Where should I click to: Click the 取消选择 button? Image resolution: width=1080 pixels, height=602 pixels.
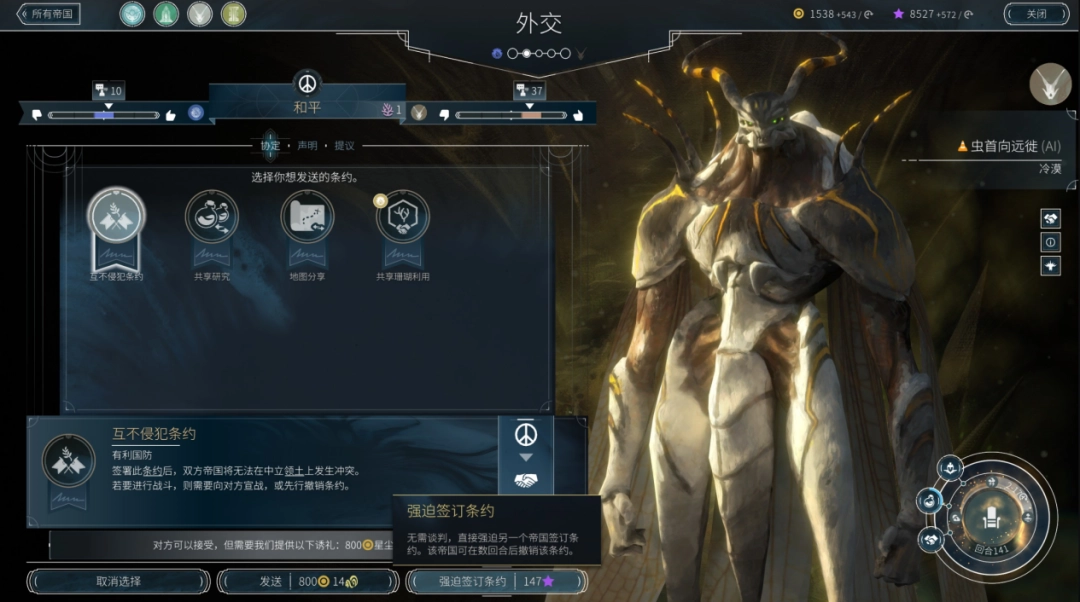point(119,581)
